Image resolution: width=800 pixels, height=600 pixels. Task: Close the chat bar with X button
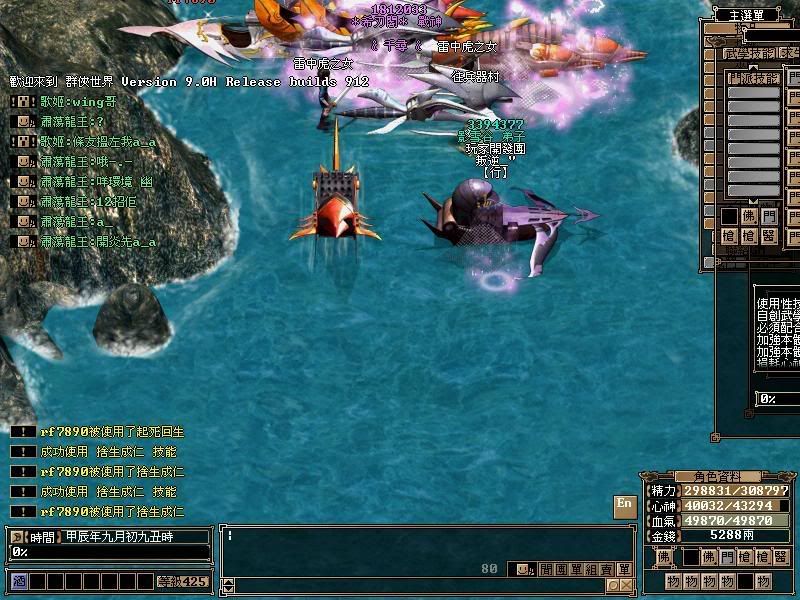coord(626,585)
